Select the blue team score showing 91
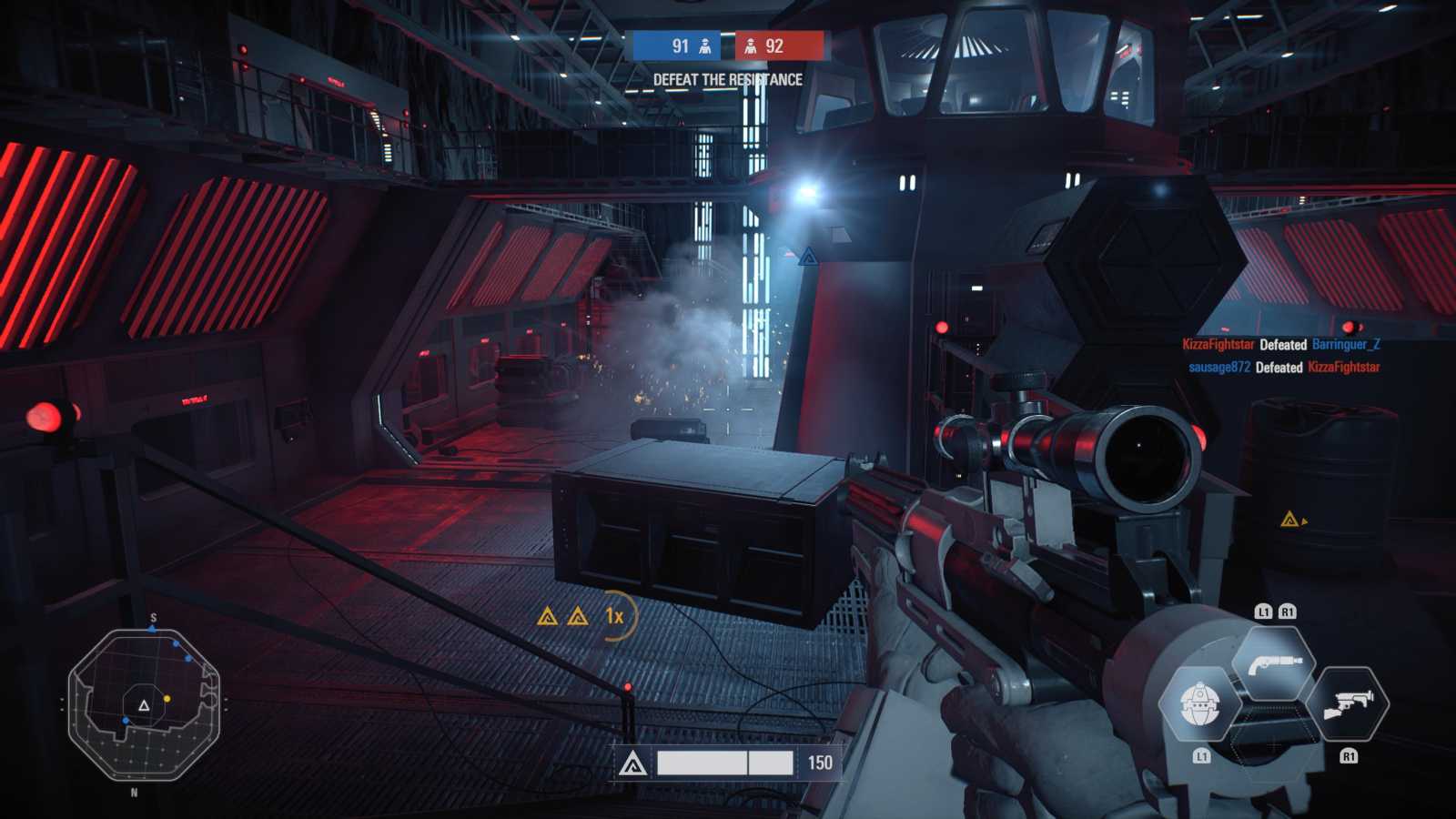1456x819 pixels. pos(678,46)
